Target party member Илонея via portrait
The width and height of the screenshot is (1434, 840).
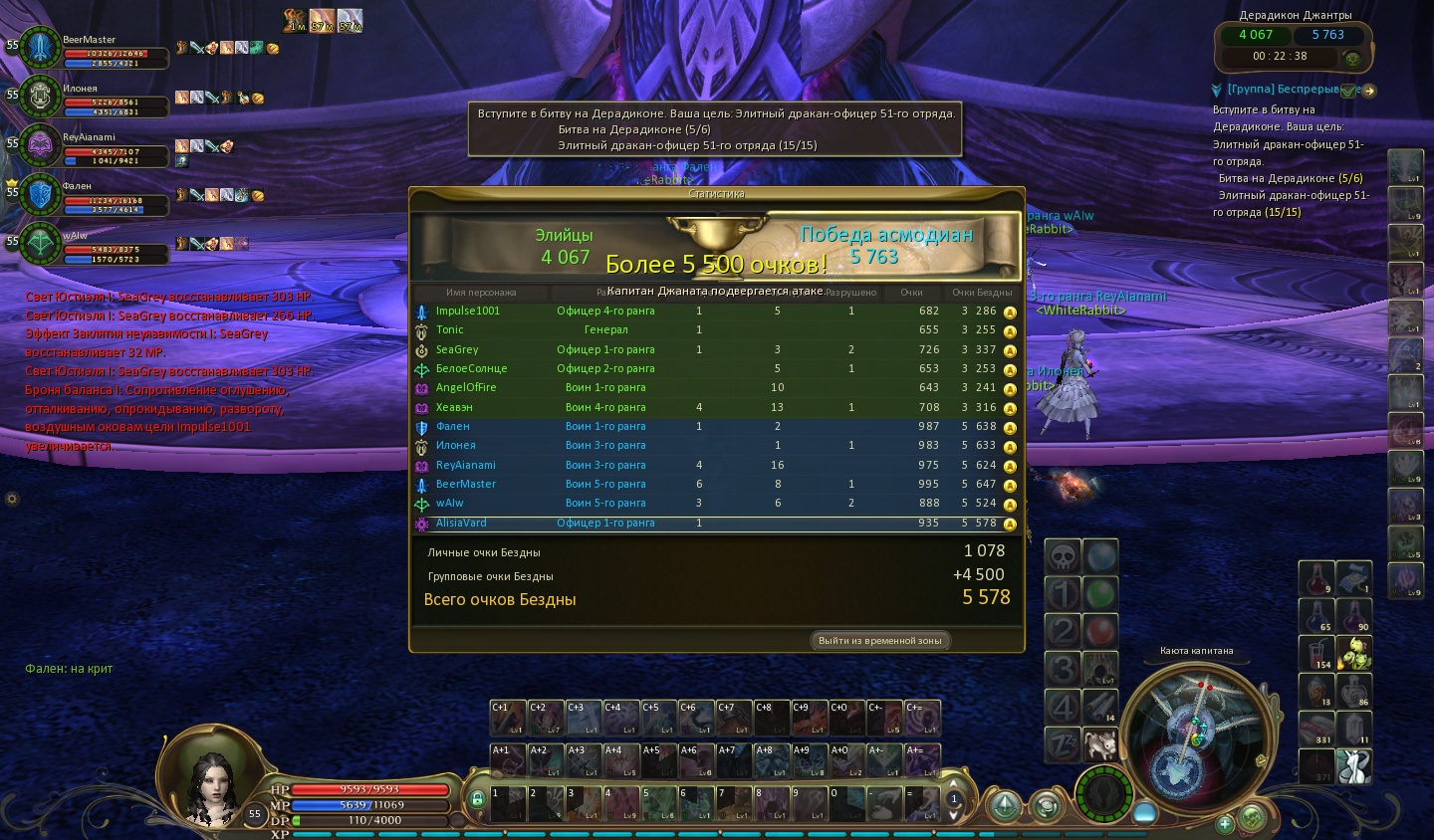coord(40,96)
